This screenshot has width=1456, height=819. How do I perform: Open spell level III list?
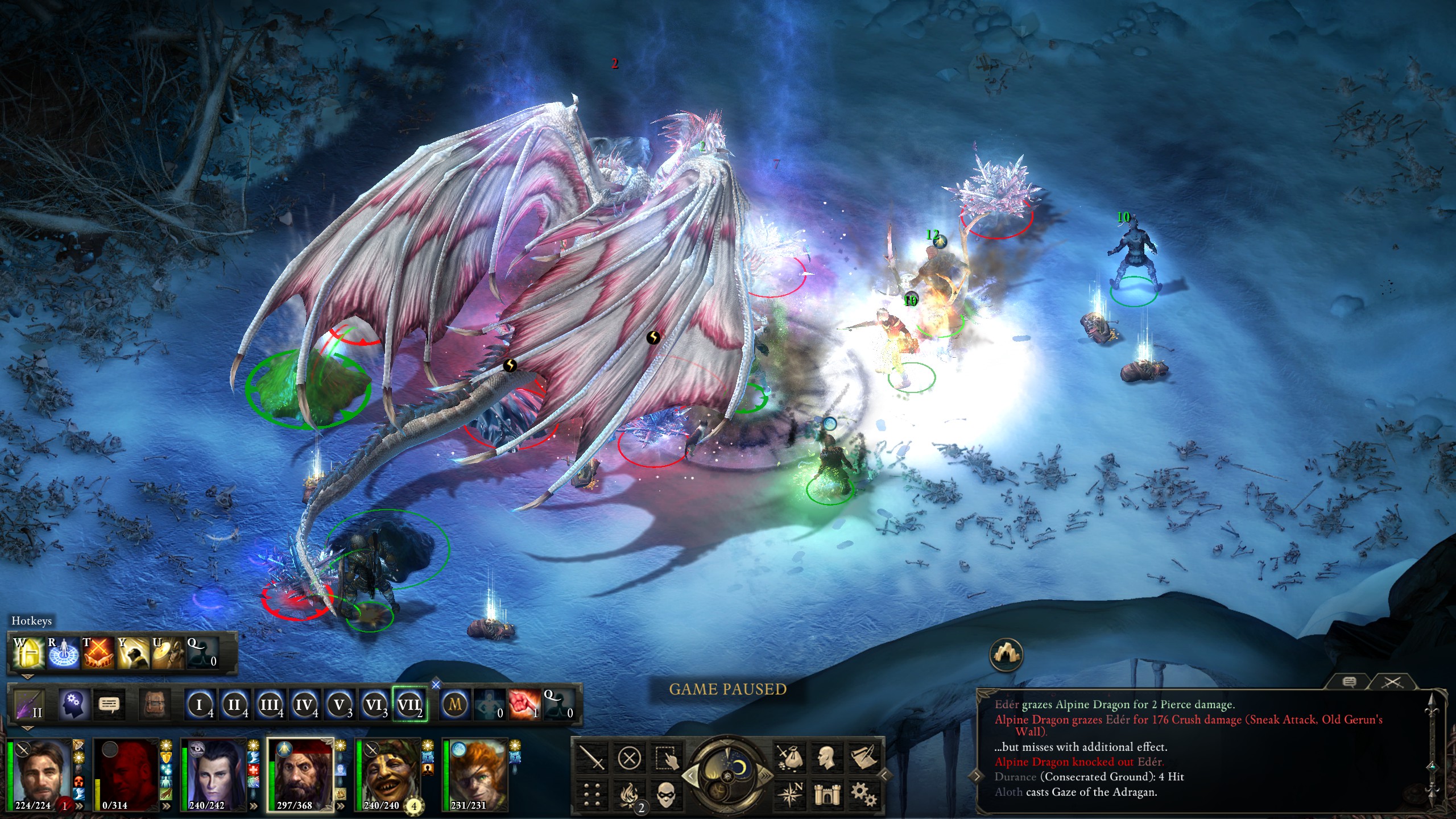coord(270,706)
